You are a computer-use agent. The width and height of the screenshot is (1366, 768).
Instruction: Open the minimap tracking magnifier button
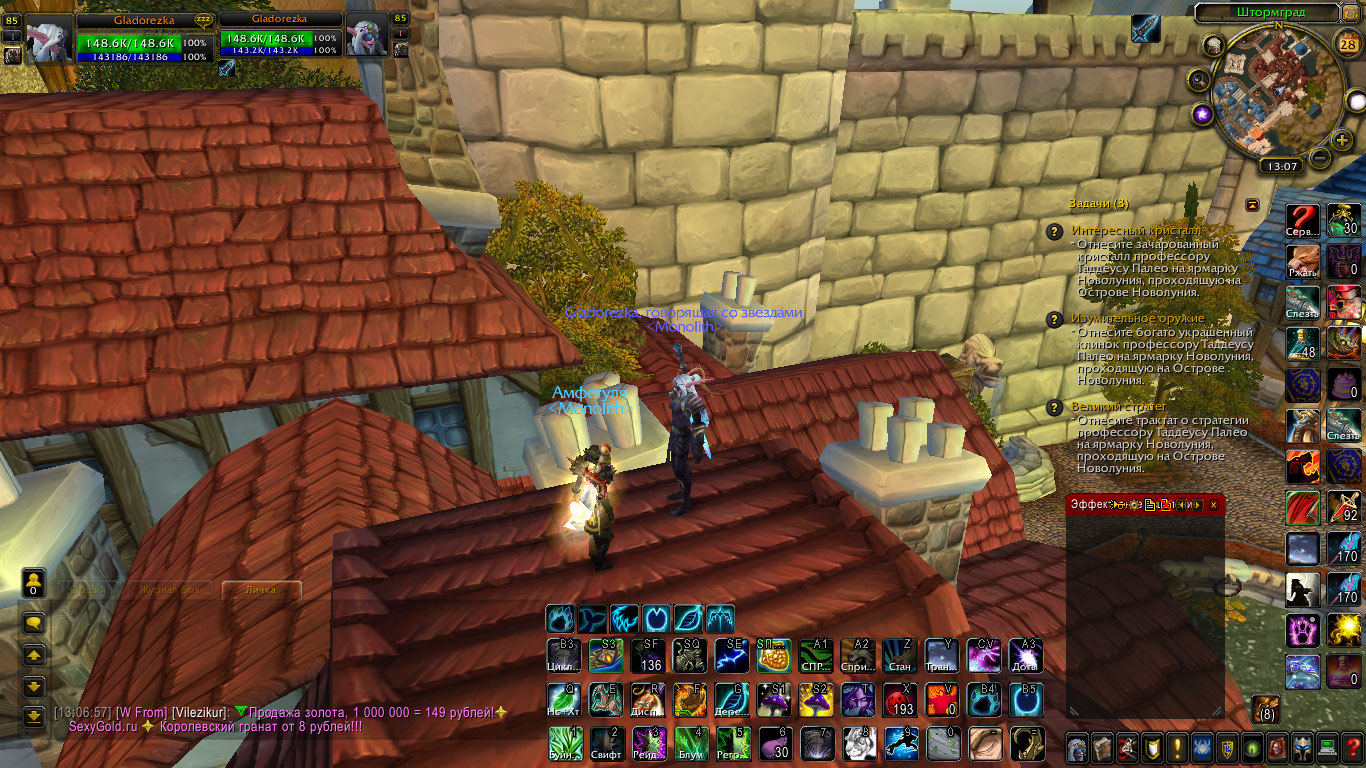[x=1198, y=79]
